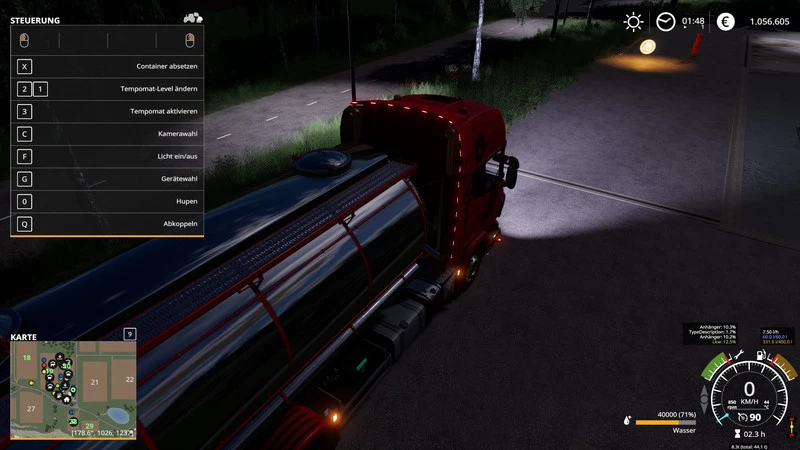Select field 22 on the minimap
The height and width of the screenshot is (450, 800).
tap(127, 379)
